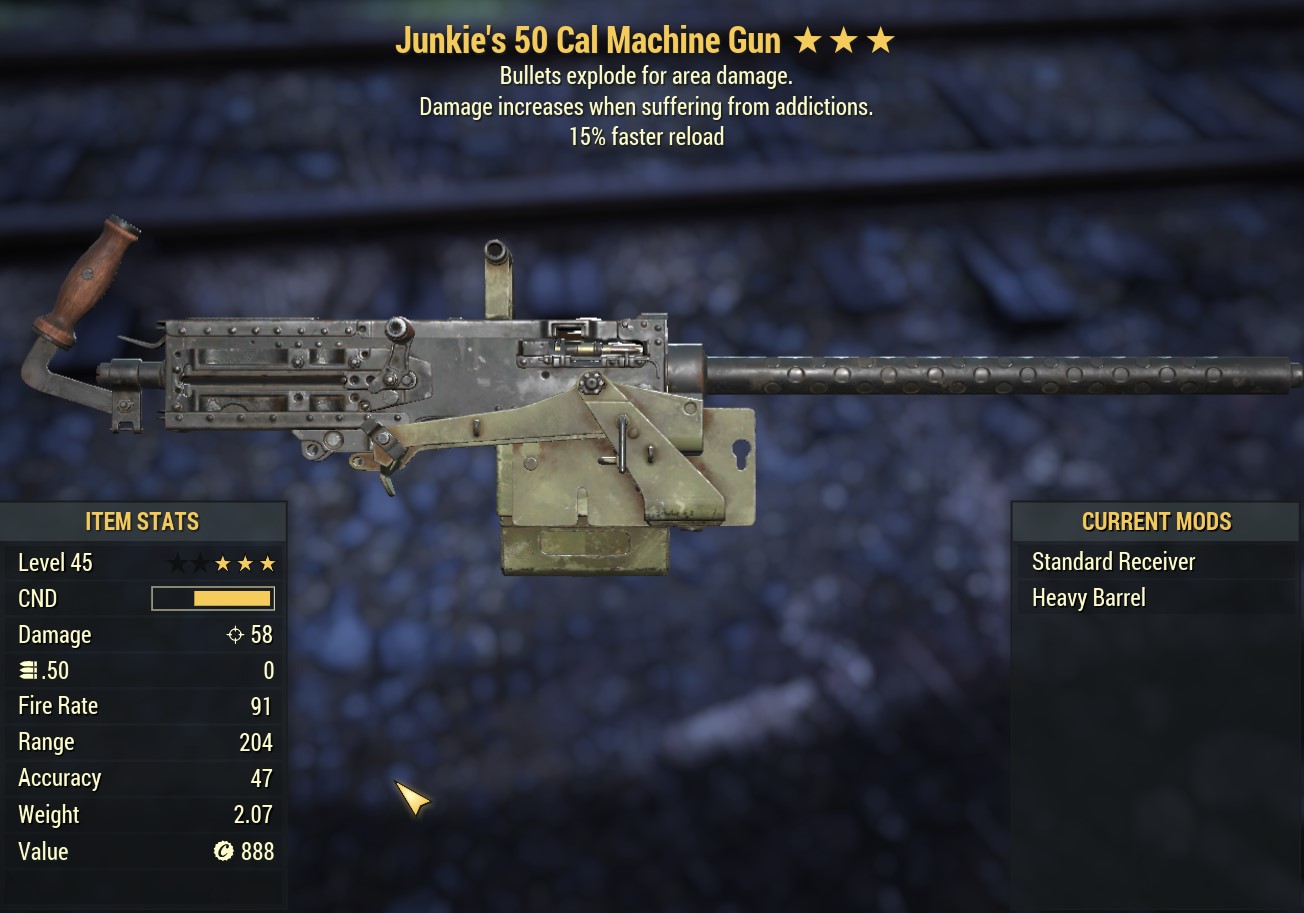
Task: Select the .50 caliber ammo icon
Action: click(30, 670)
